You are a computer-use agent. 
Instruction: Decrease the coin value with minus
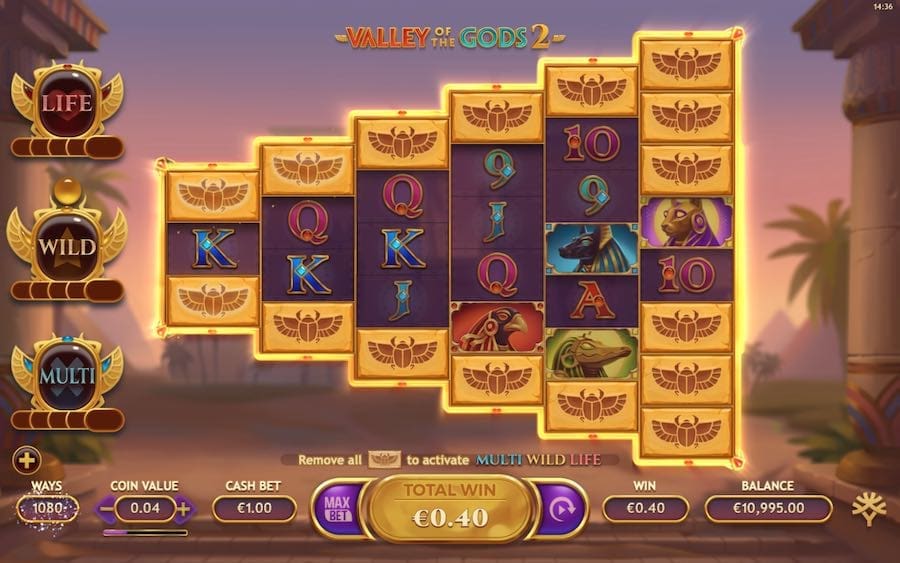pos(107,508)
